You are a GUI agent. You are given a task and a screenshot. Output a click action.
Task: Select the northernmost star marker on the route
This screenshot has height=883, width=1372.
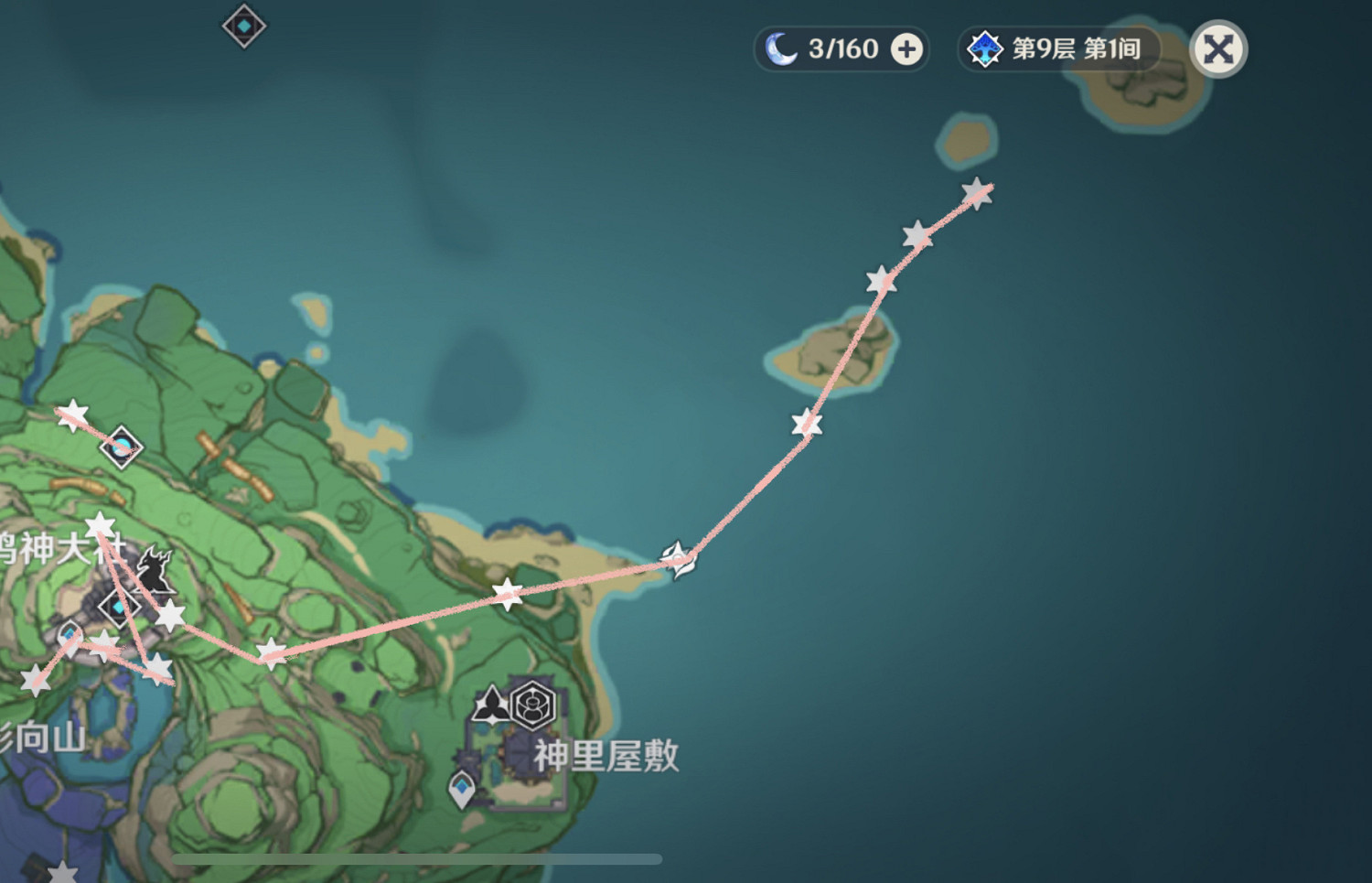click(x=976, y=193)
